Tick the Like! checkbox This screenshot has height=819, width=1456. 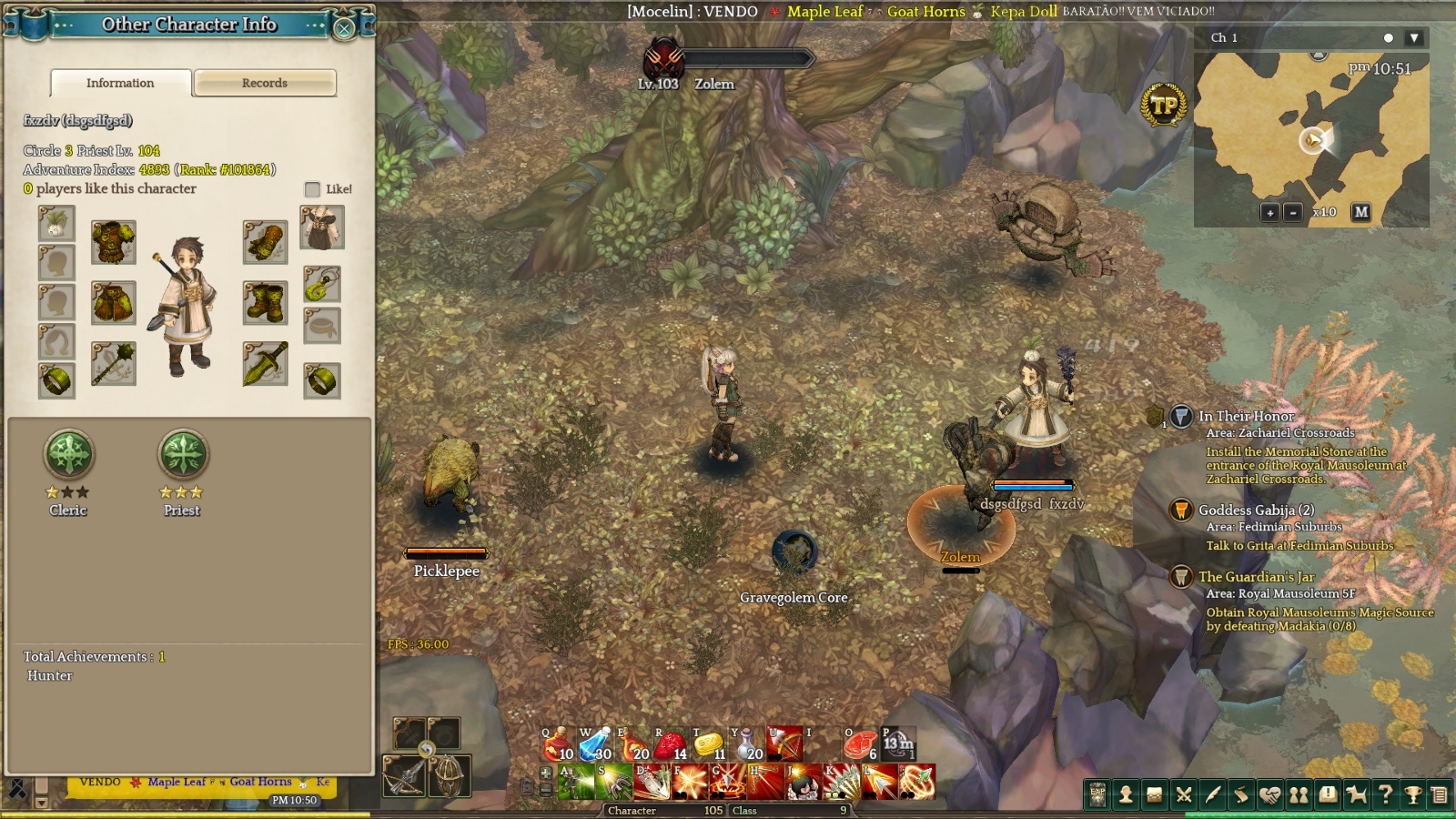coord(312,189)
